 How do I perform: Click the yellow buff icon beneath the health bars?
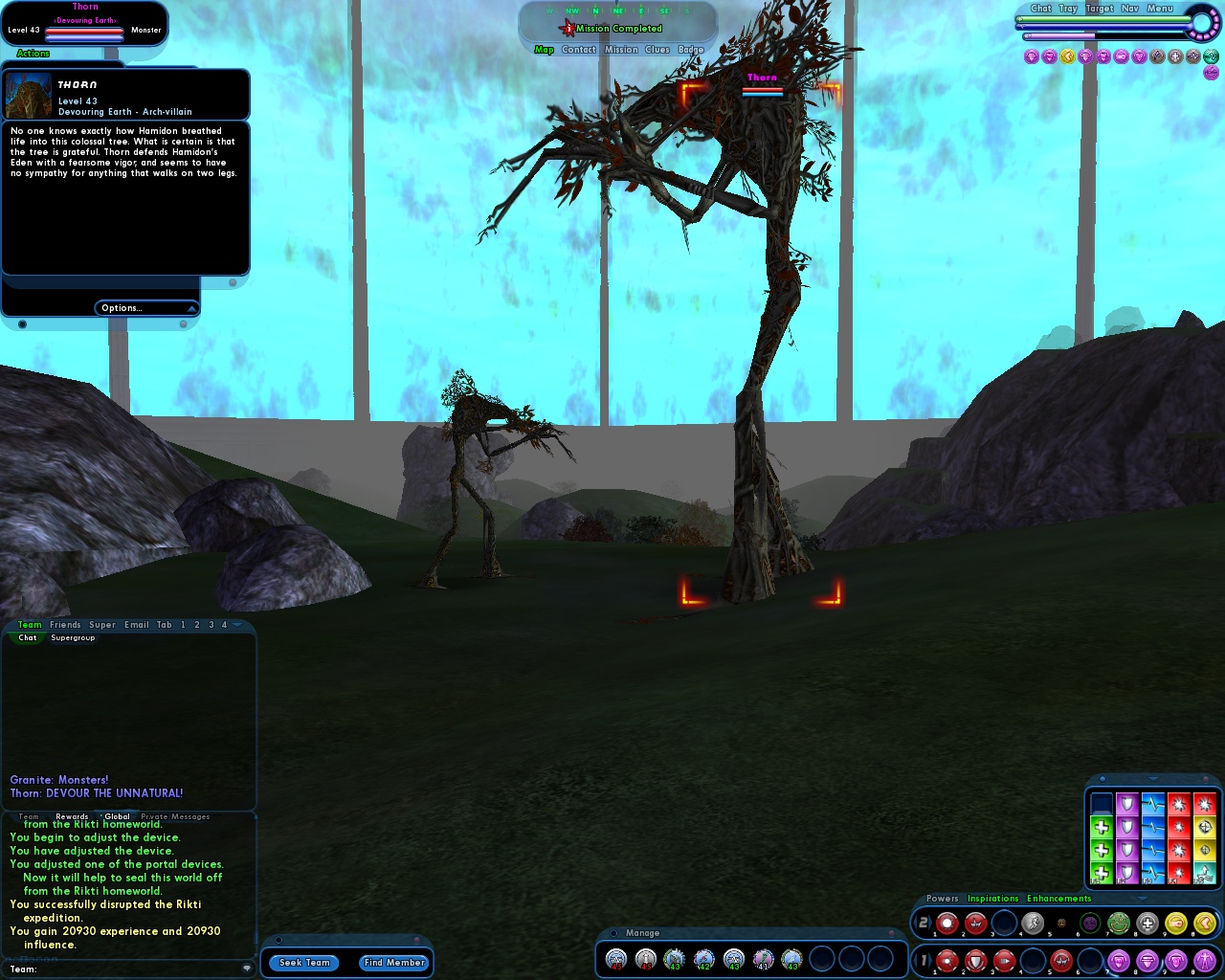(x=1065, y=56)
